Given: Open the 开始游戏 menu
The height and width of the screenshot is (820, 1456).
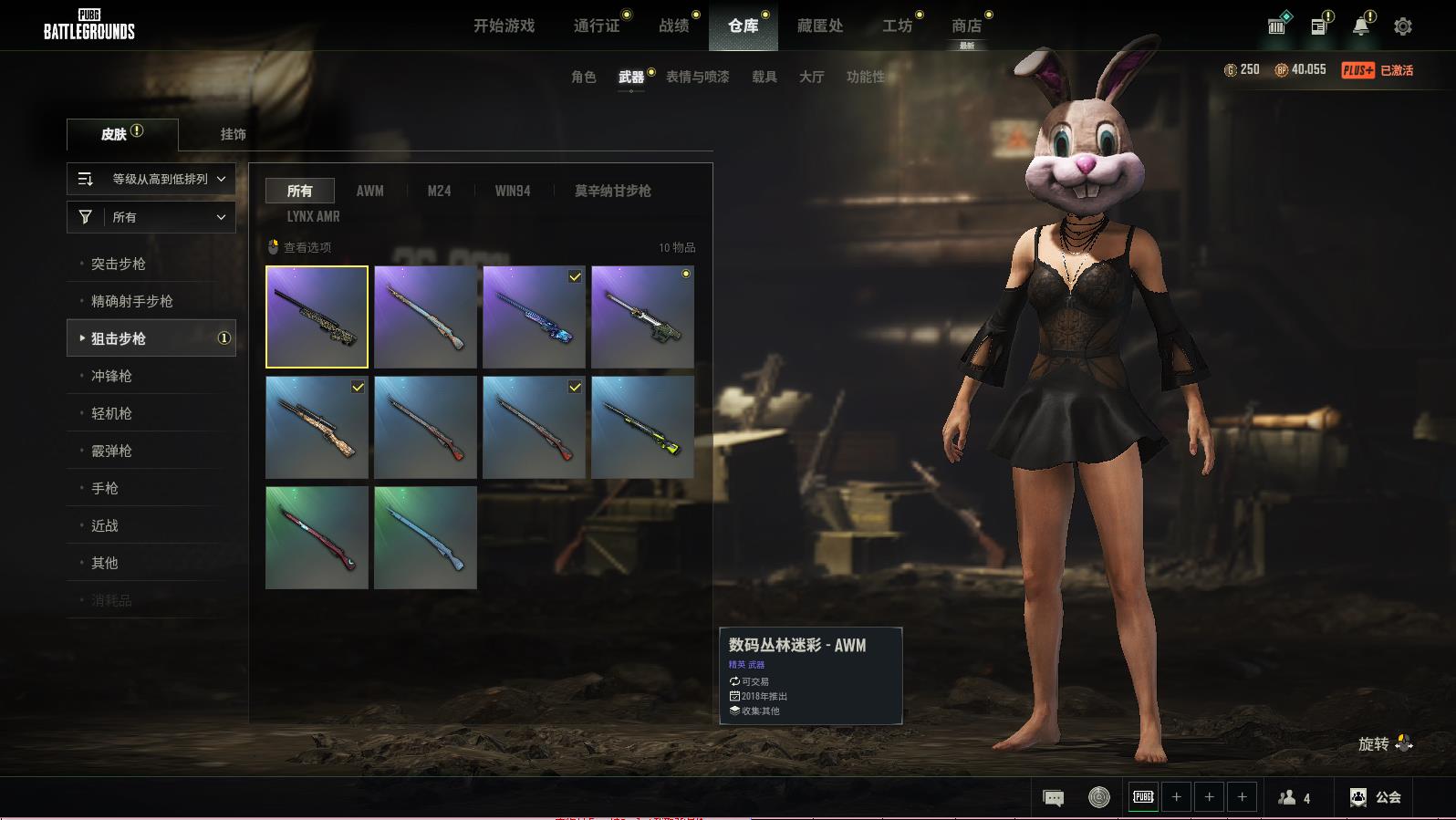Looking at the screenshot, I should pos(504,26).
